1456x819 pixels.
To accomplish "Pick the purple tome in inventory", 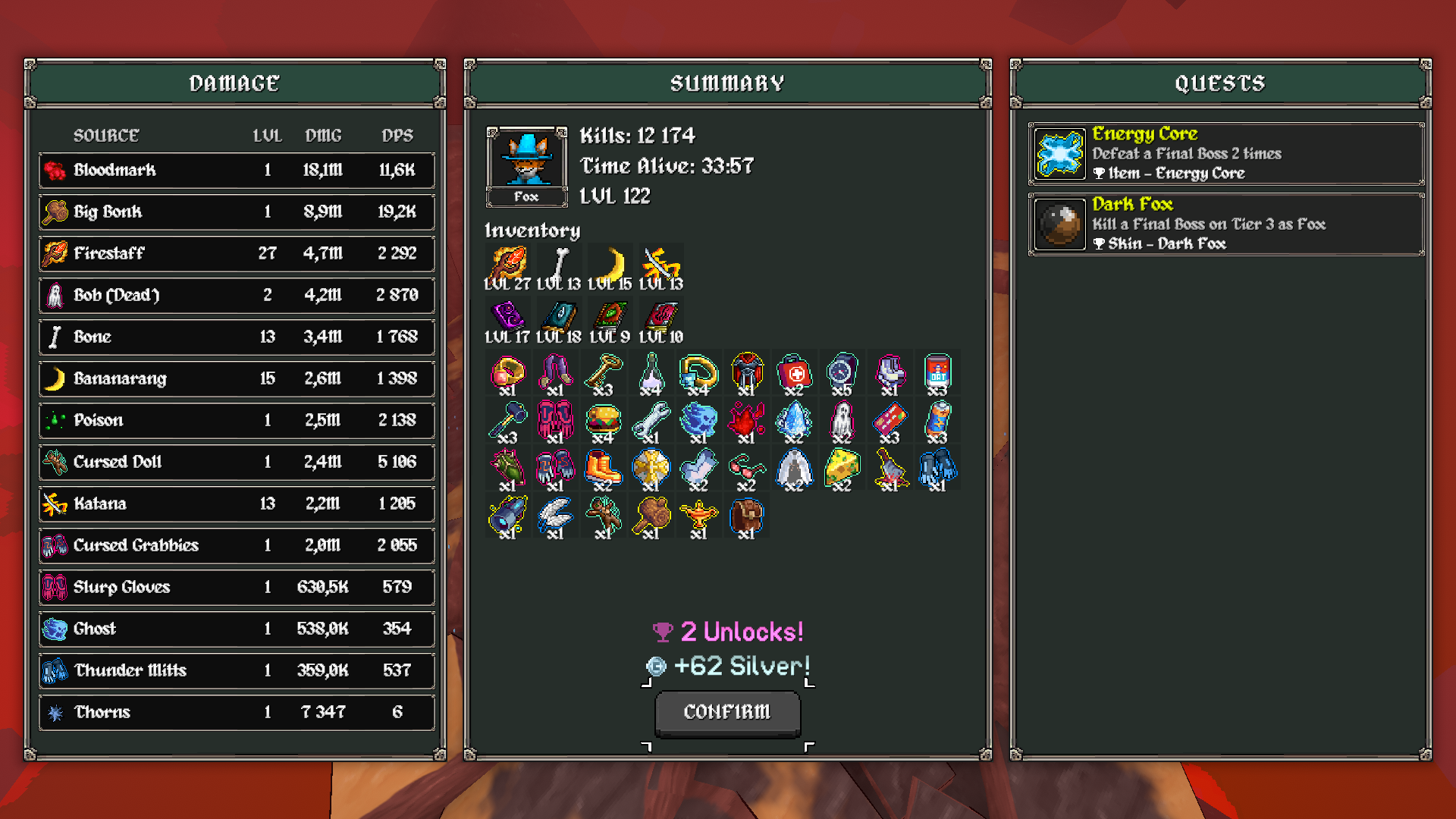I will [x=507, y=316].
